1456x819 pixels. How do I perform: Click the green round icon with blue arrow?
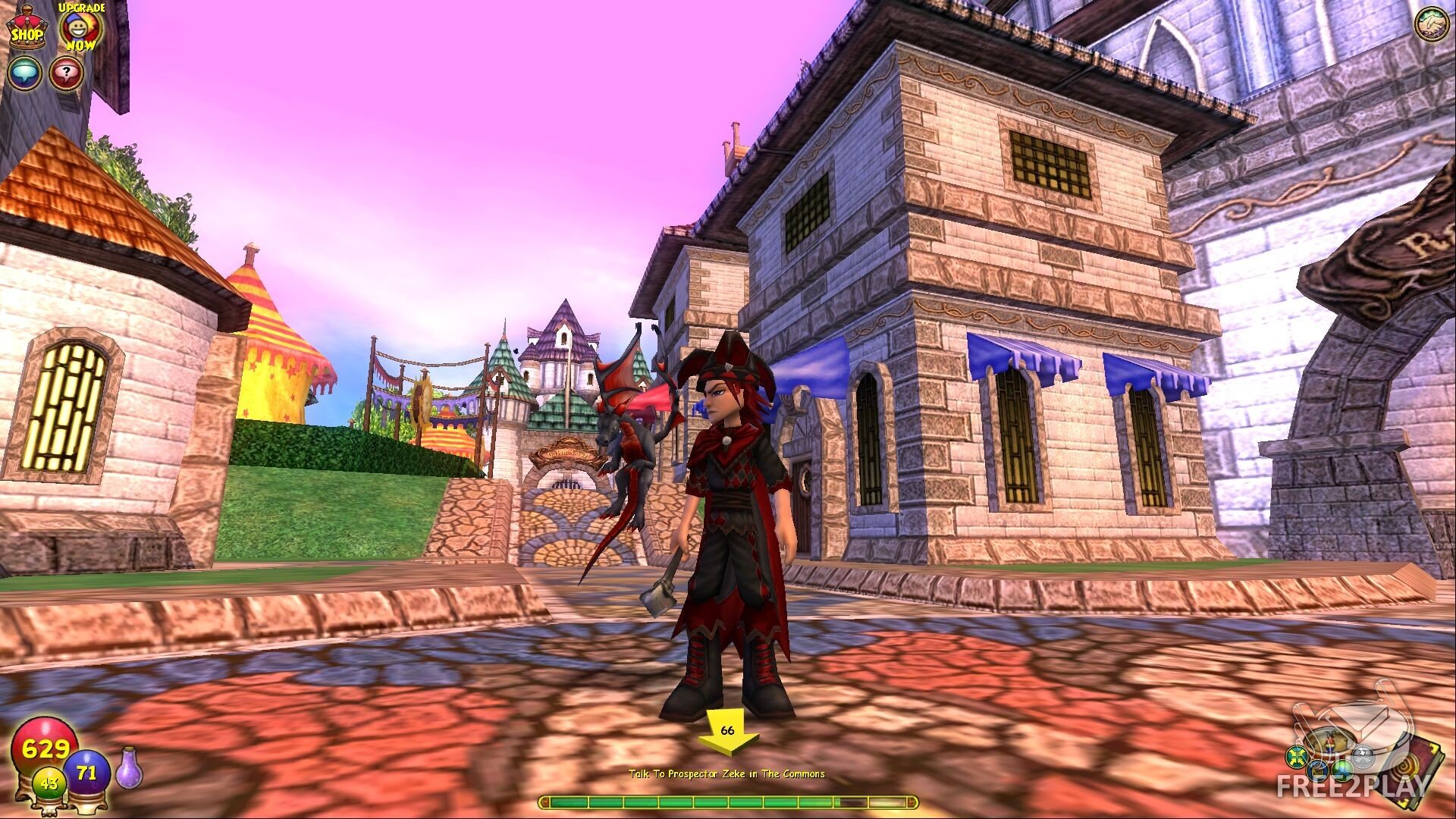[x=1344, y=770]
